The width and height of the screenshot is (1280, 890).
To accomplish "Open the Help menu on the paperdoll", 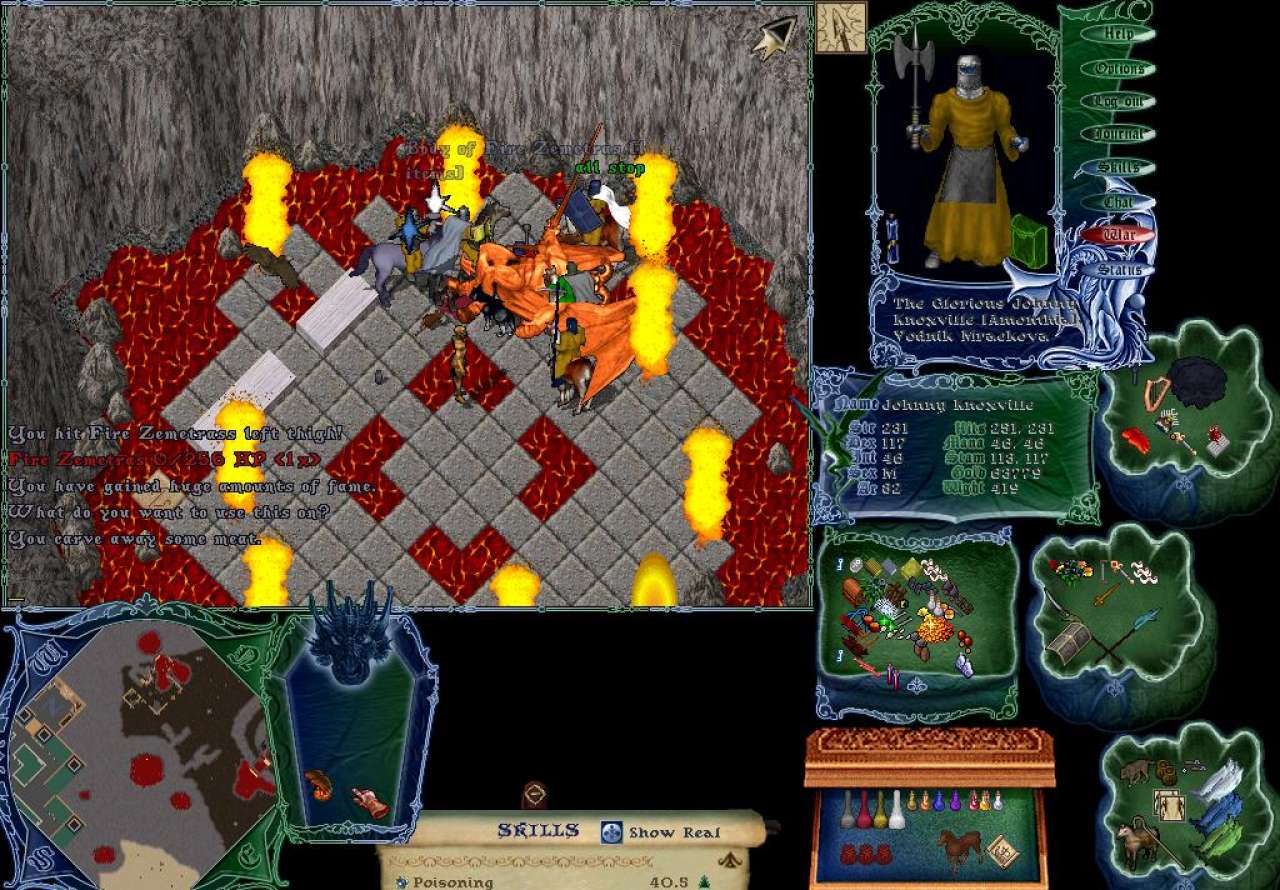I will click(1119, 34).
